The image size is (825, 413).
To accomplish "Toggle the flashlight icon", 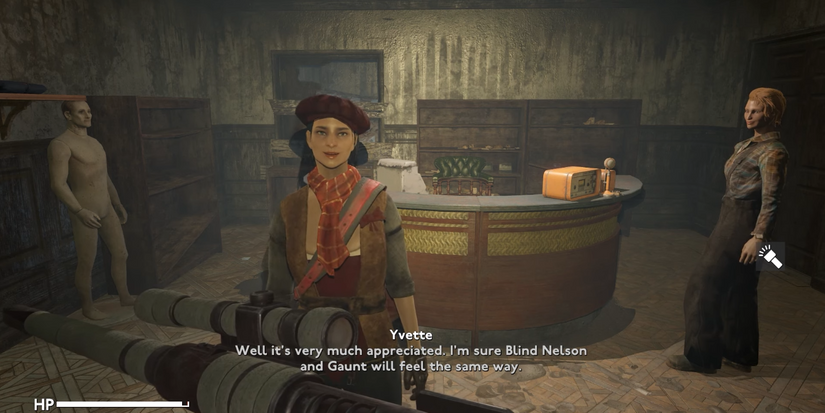I will tap(770, 257).
